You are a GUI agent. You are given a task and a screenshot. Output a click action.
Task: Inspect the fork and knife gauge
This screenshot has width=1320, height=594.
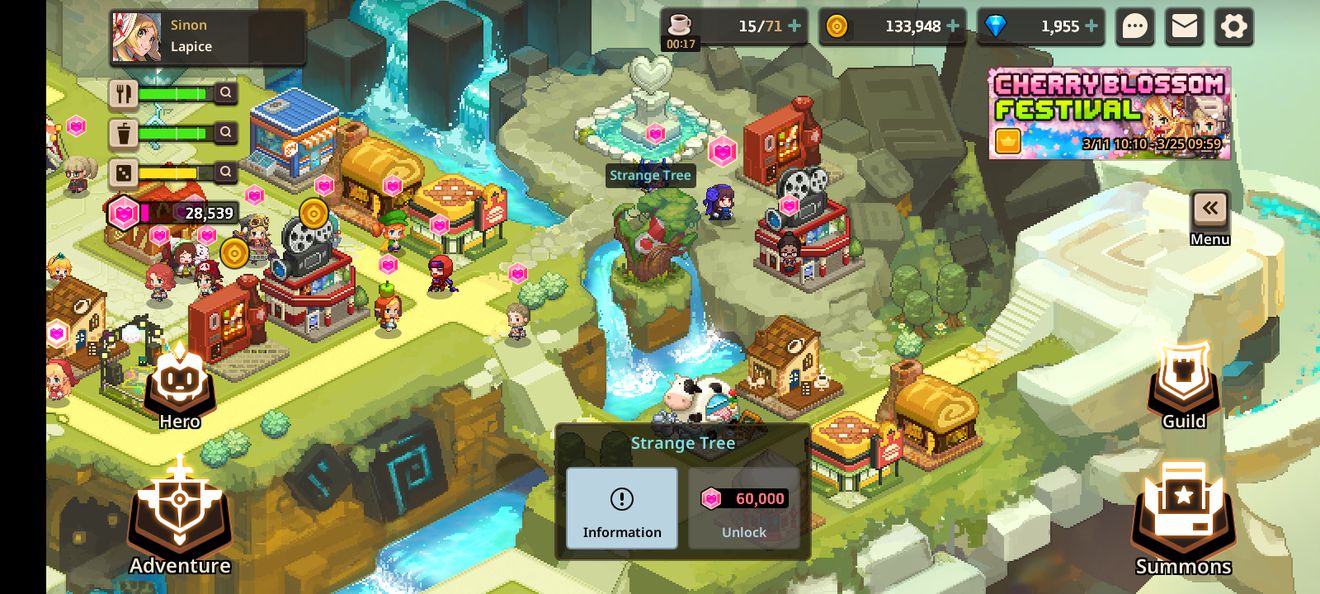point(227,93)
